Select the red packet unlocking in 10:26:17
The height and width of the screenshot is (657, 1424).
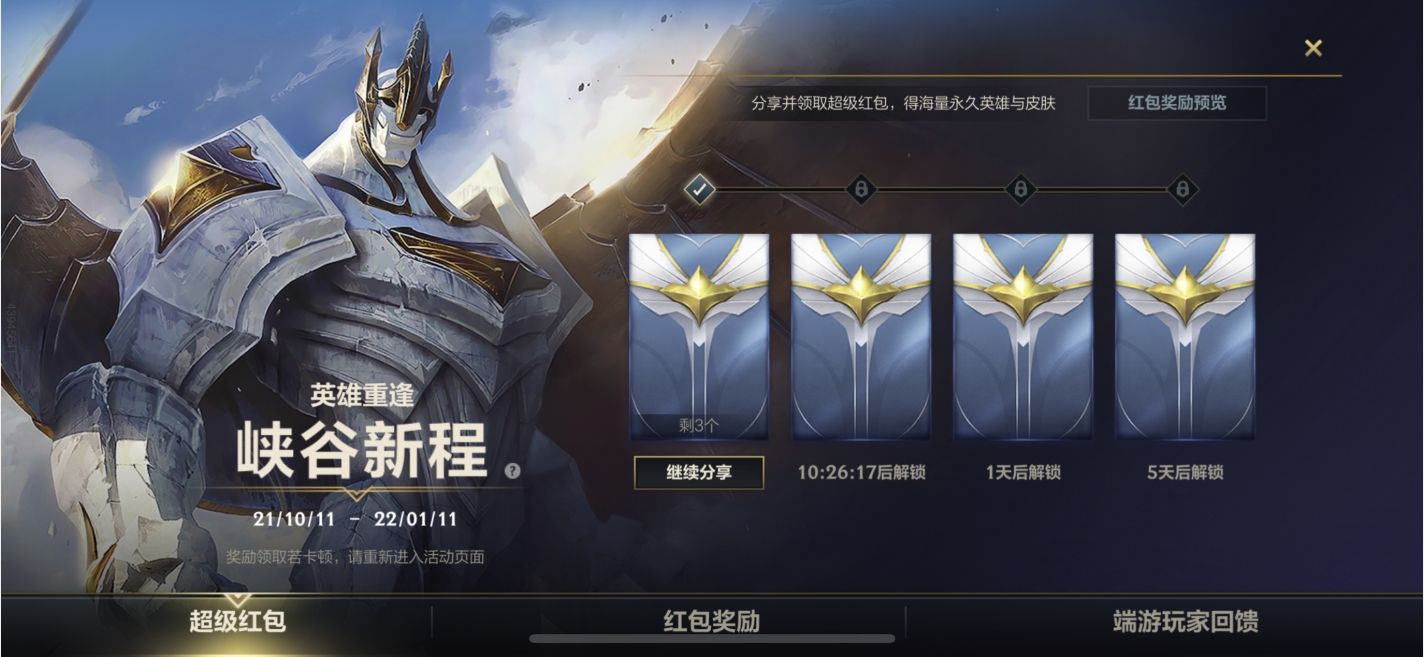[x=861, y=336]
